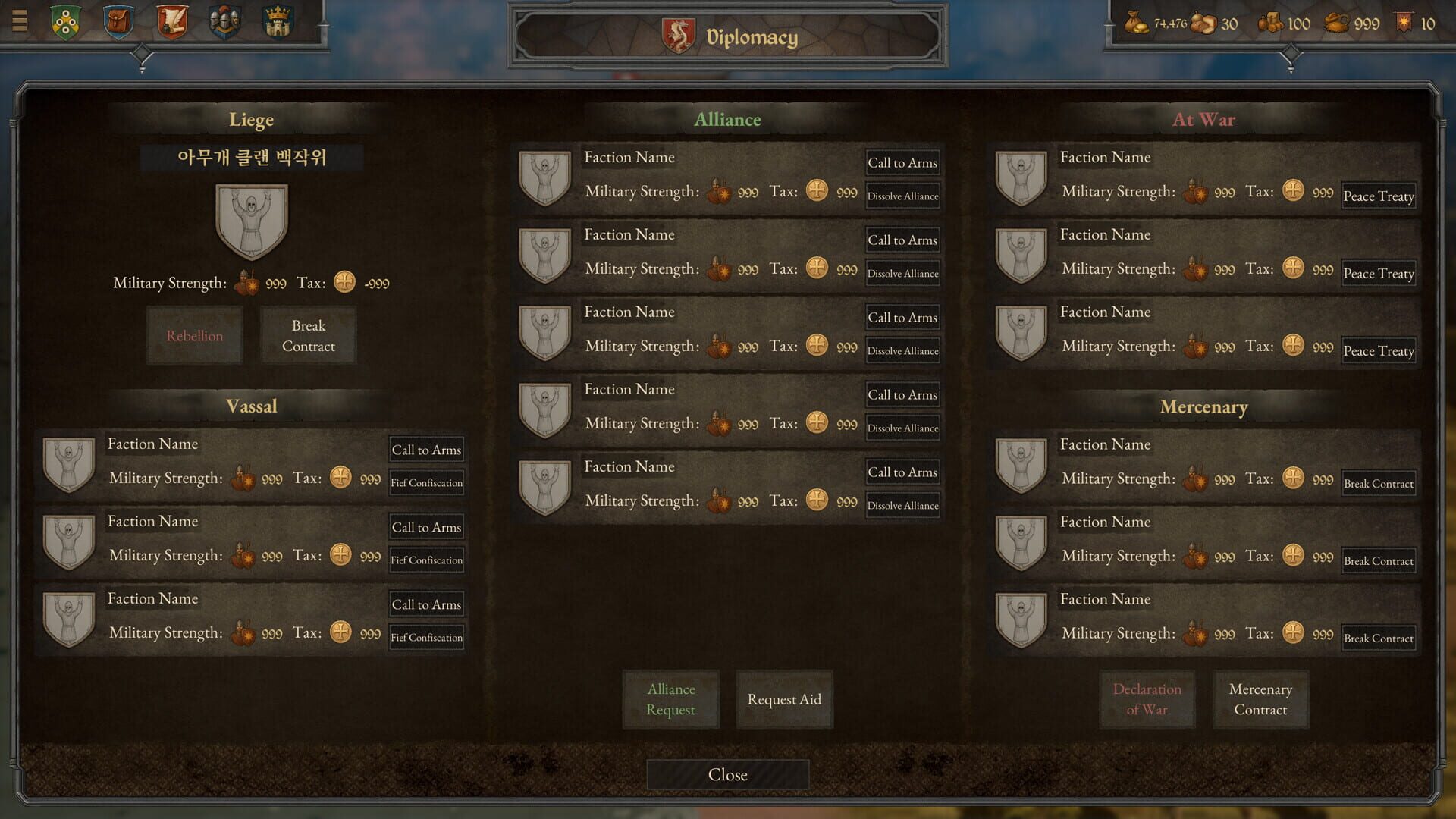Click the Diplomacy title banner
The image size is (1456, 819).
click(x=728, y=36)
